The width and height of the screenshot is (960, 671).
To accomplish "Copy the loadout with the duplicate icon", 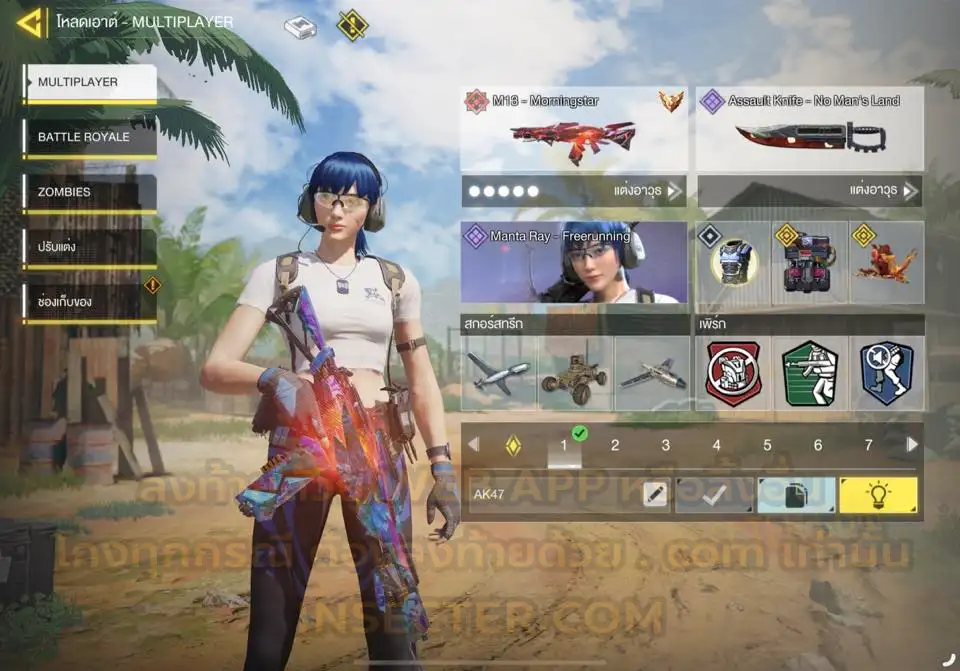I will 796,495.
